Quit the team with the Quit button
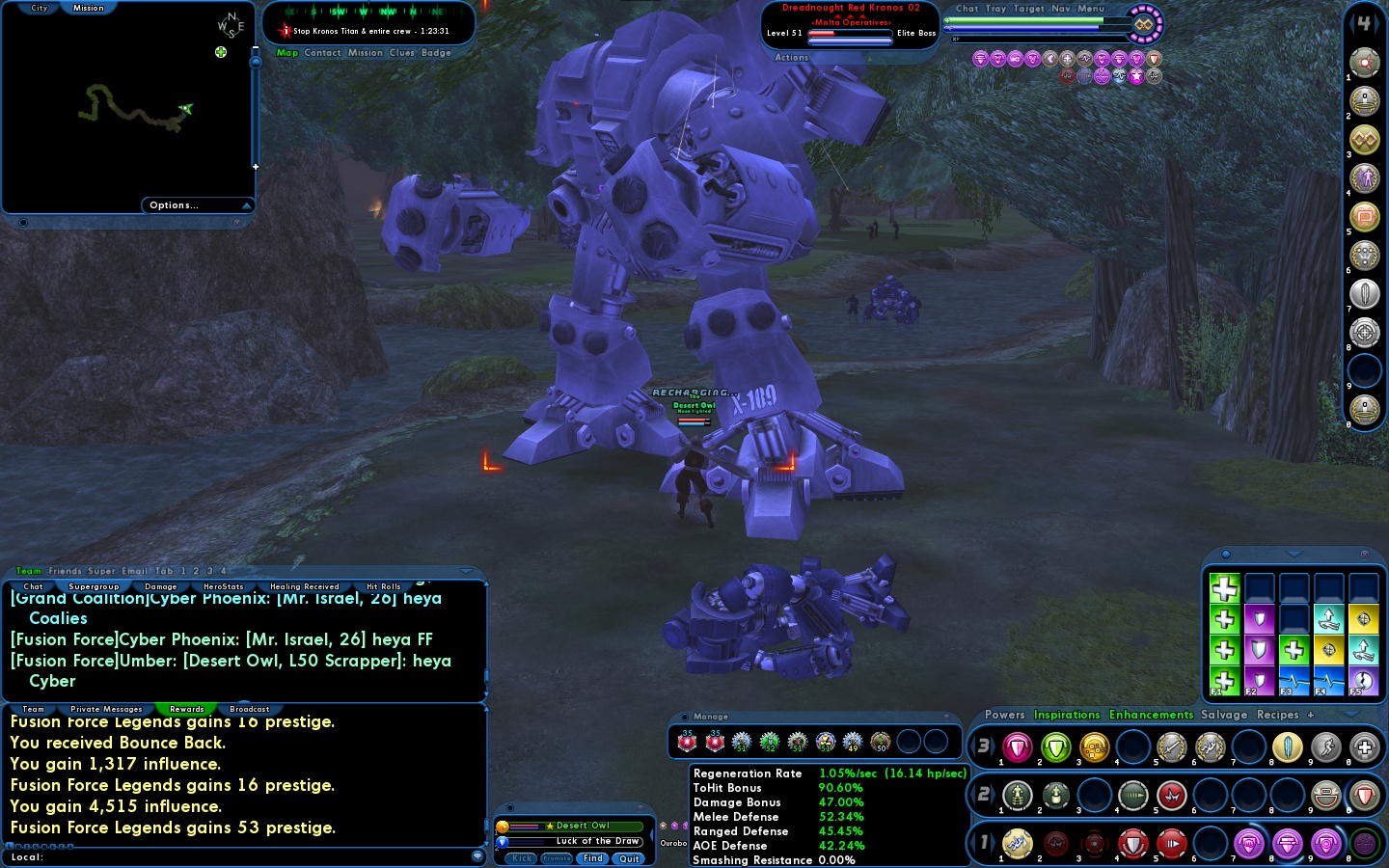The image size is (1389, 868). 629,858
